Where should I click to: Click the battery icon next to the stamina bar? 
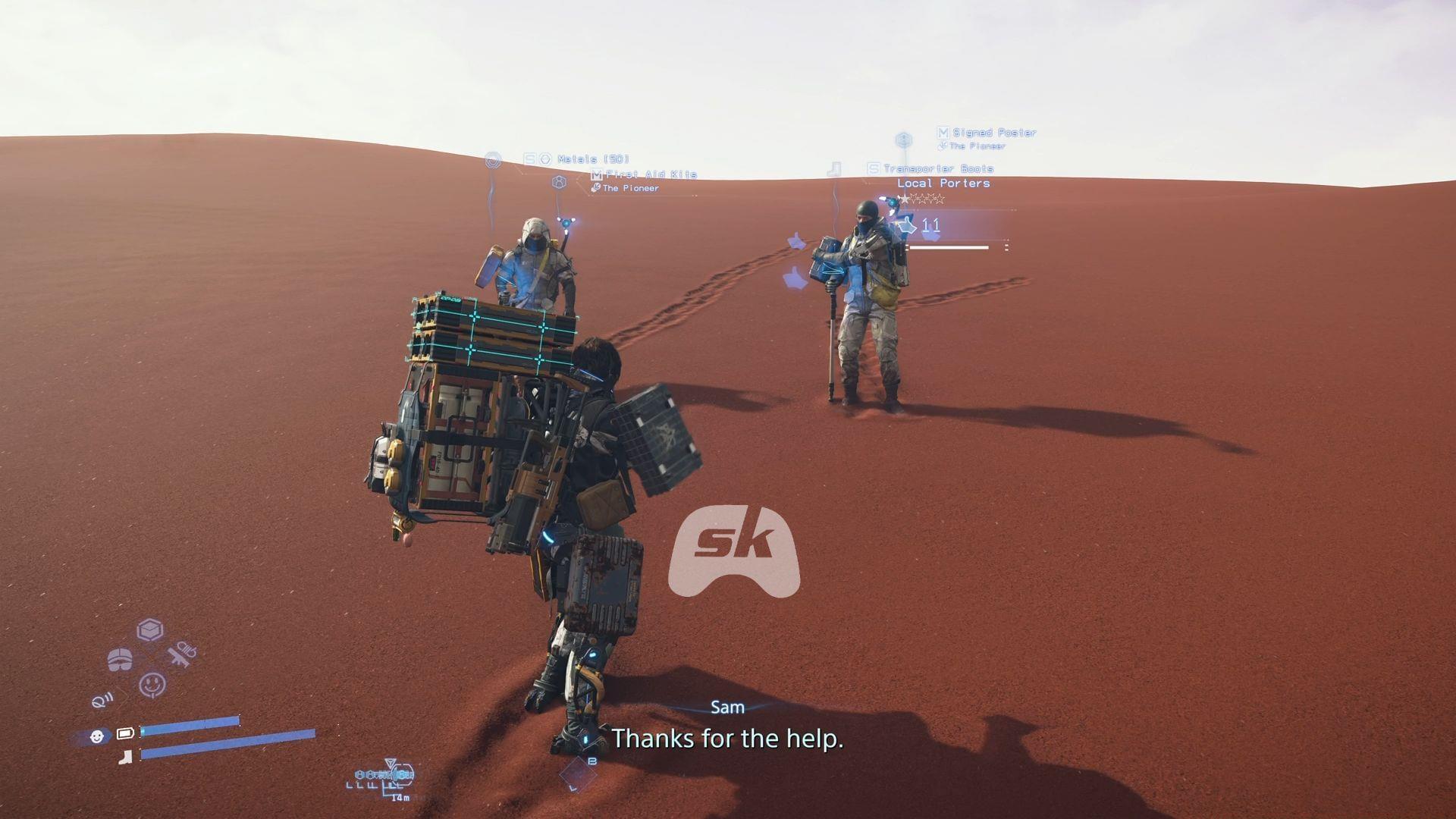[125, 733]
